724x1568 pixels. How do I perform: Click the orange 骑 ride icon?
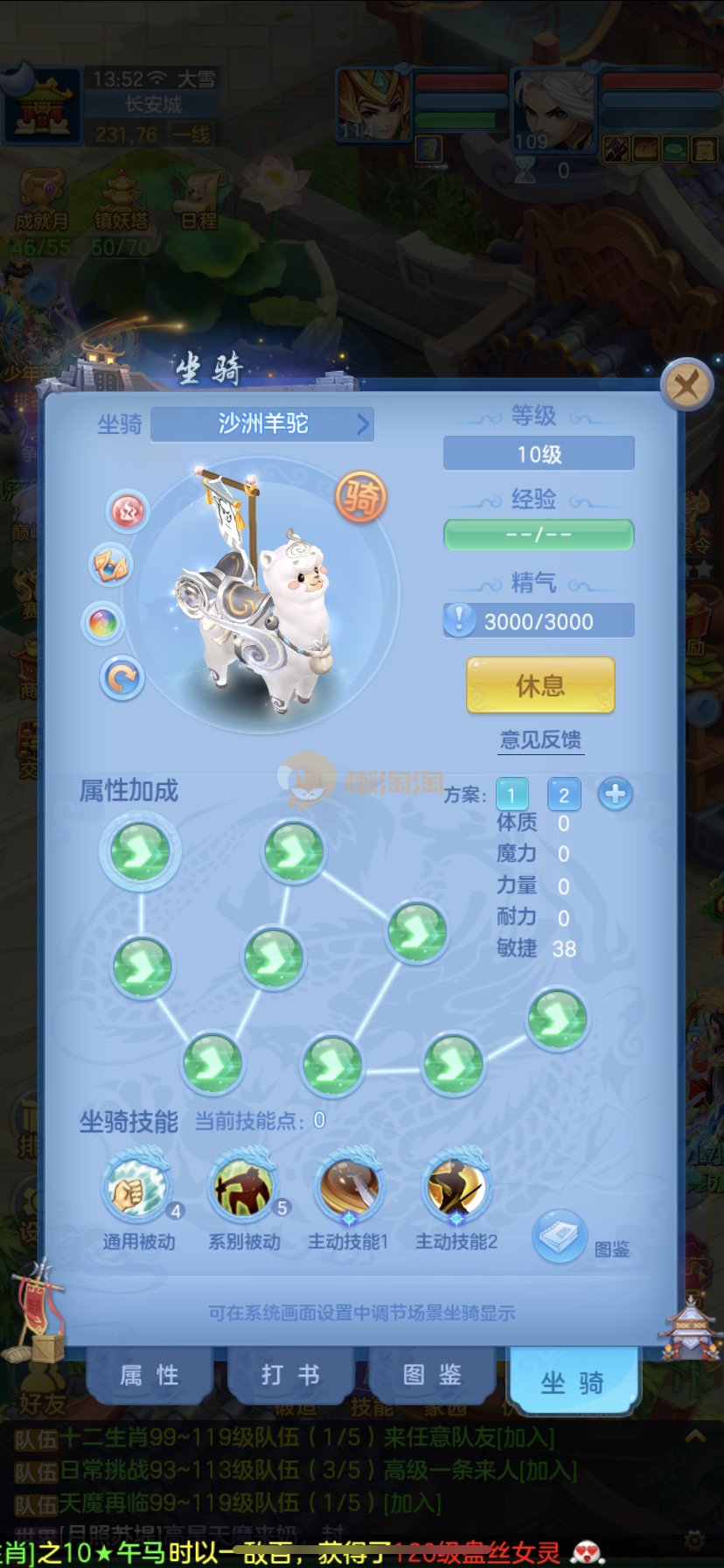pos(361,497)
